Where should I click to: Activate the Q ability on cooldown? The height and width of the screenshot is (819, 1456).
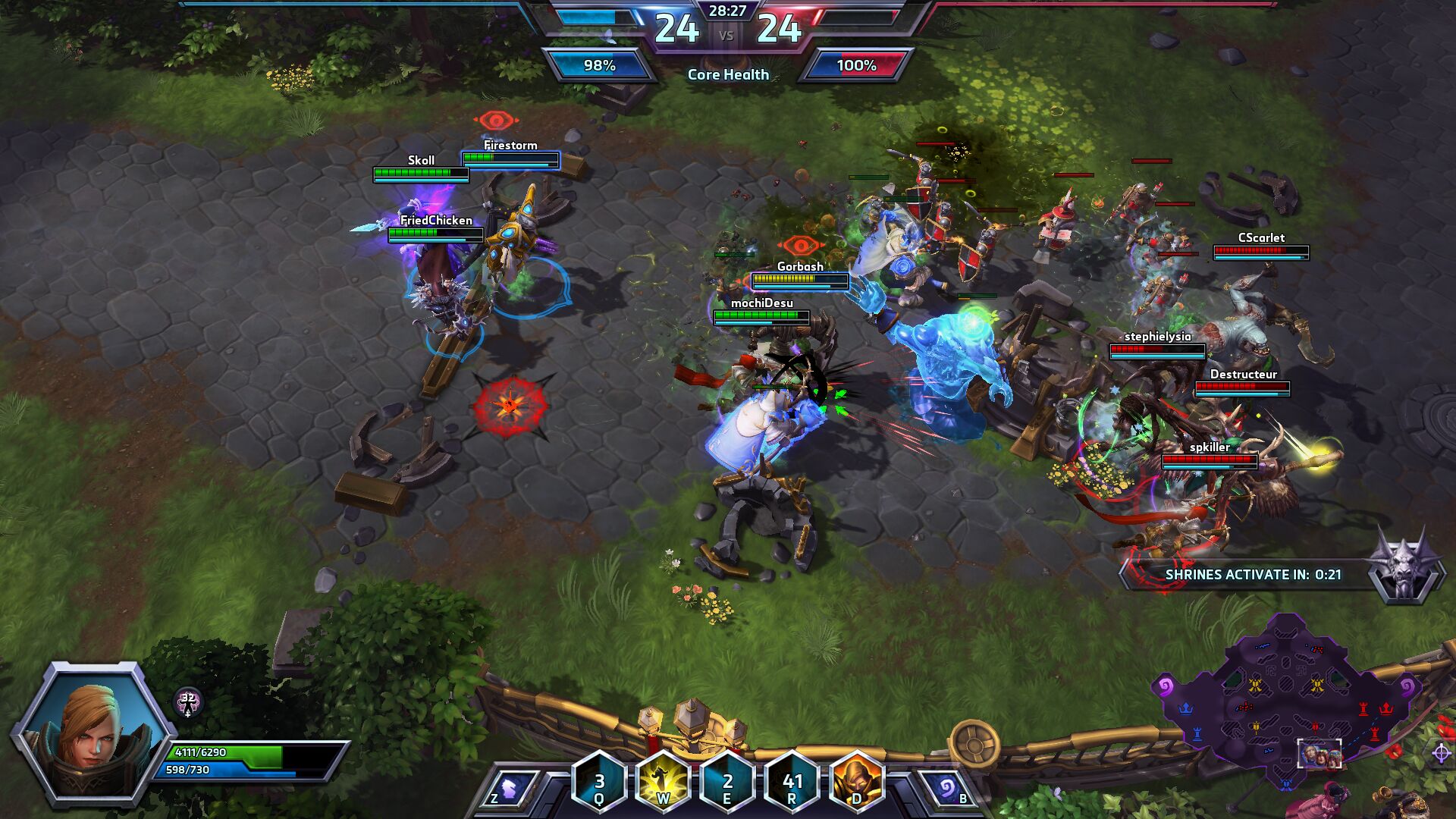599,782
